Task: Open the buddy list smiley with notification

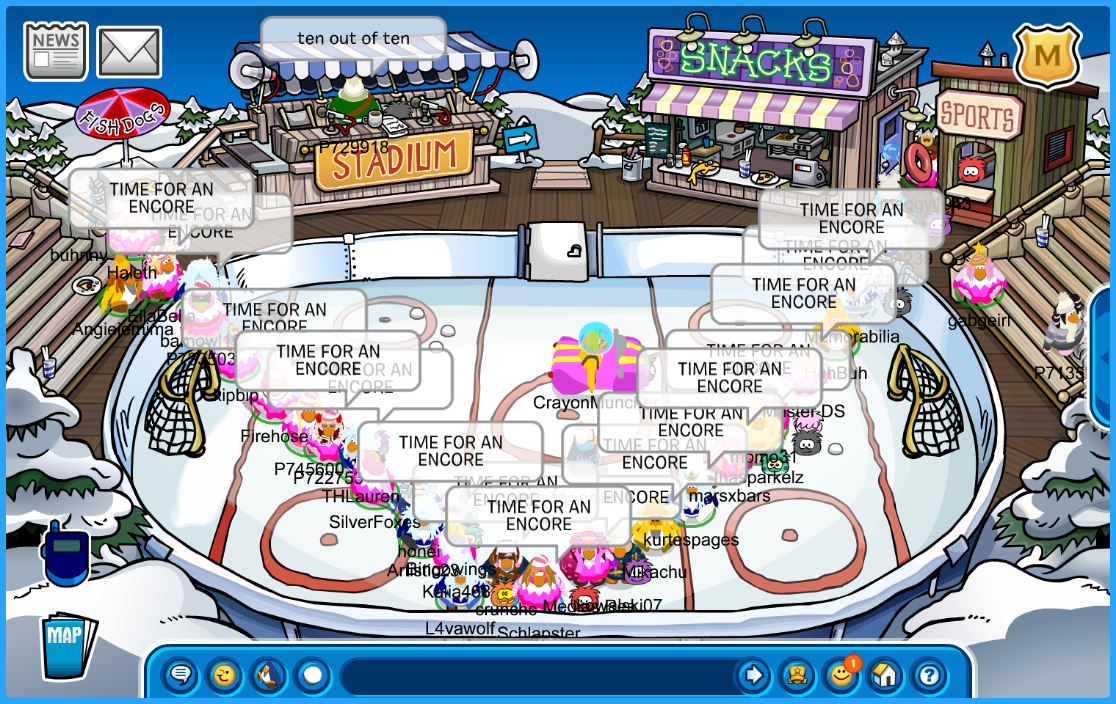Action: pos(841,676)
